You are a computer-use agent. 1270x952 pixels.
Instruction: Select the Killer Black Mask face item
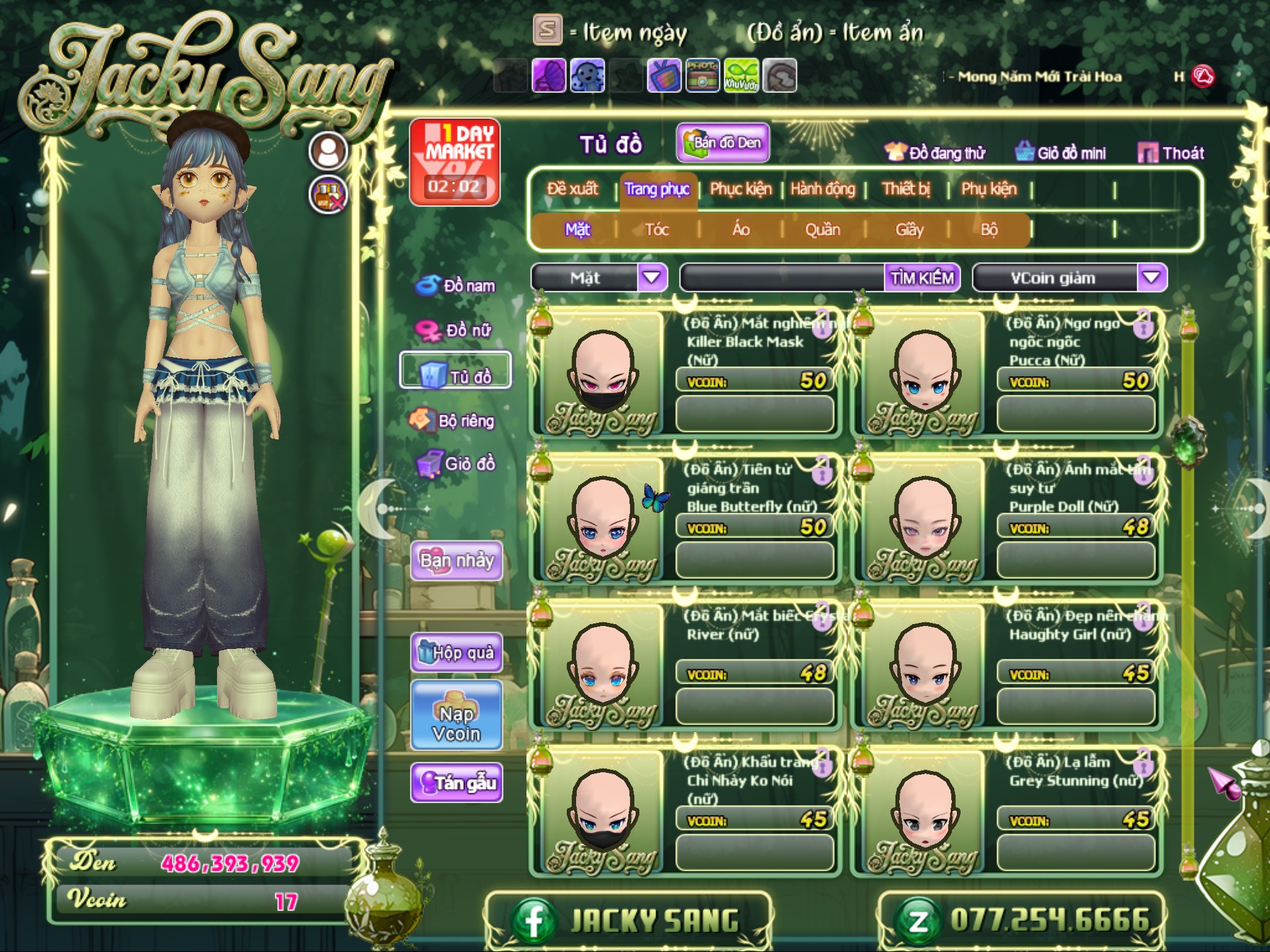point(601,373)
